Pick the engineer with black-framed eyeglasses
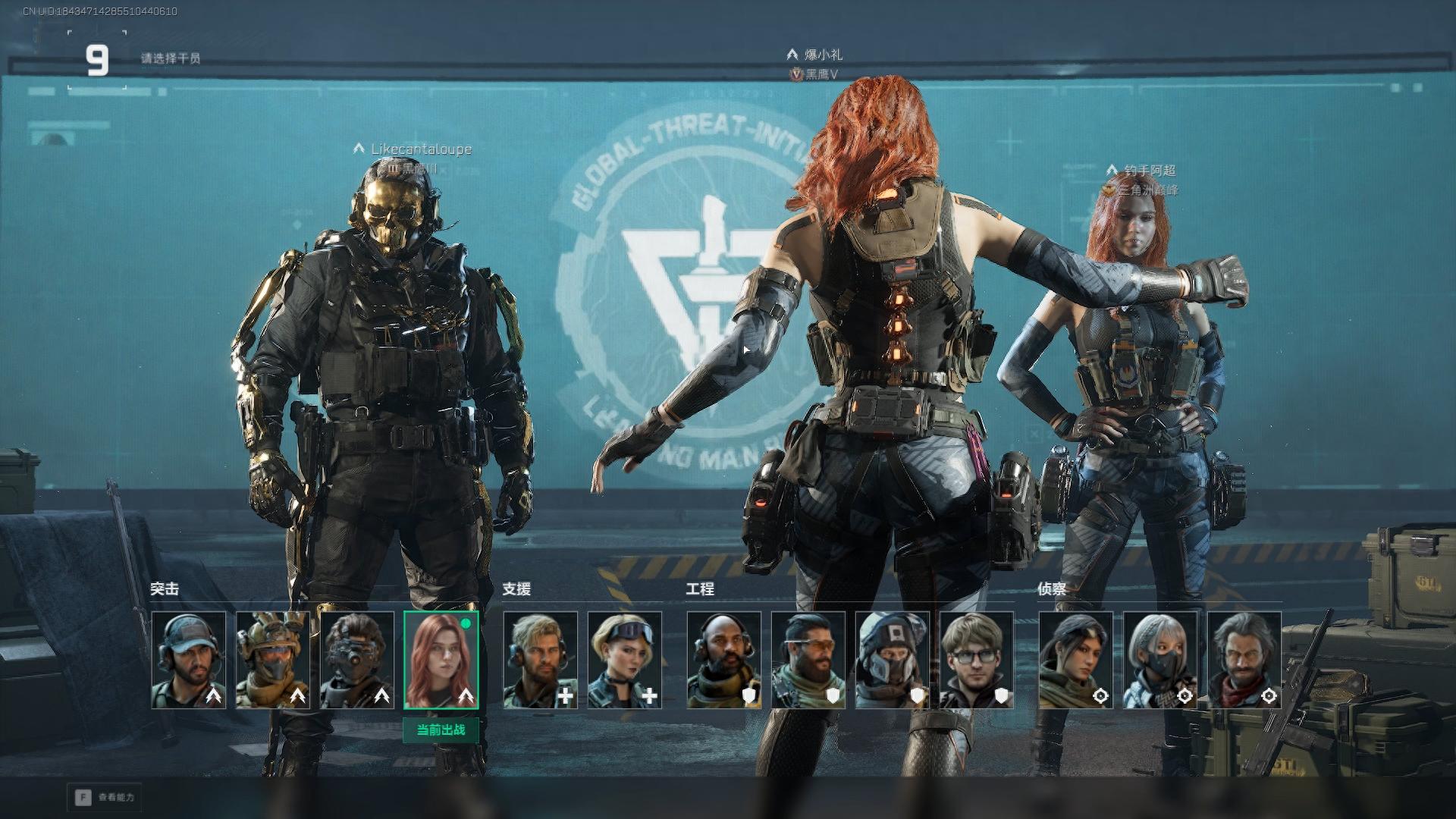 (976, 660)
